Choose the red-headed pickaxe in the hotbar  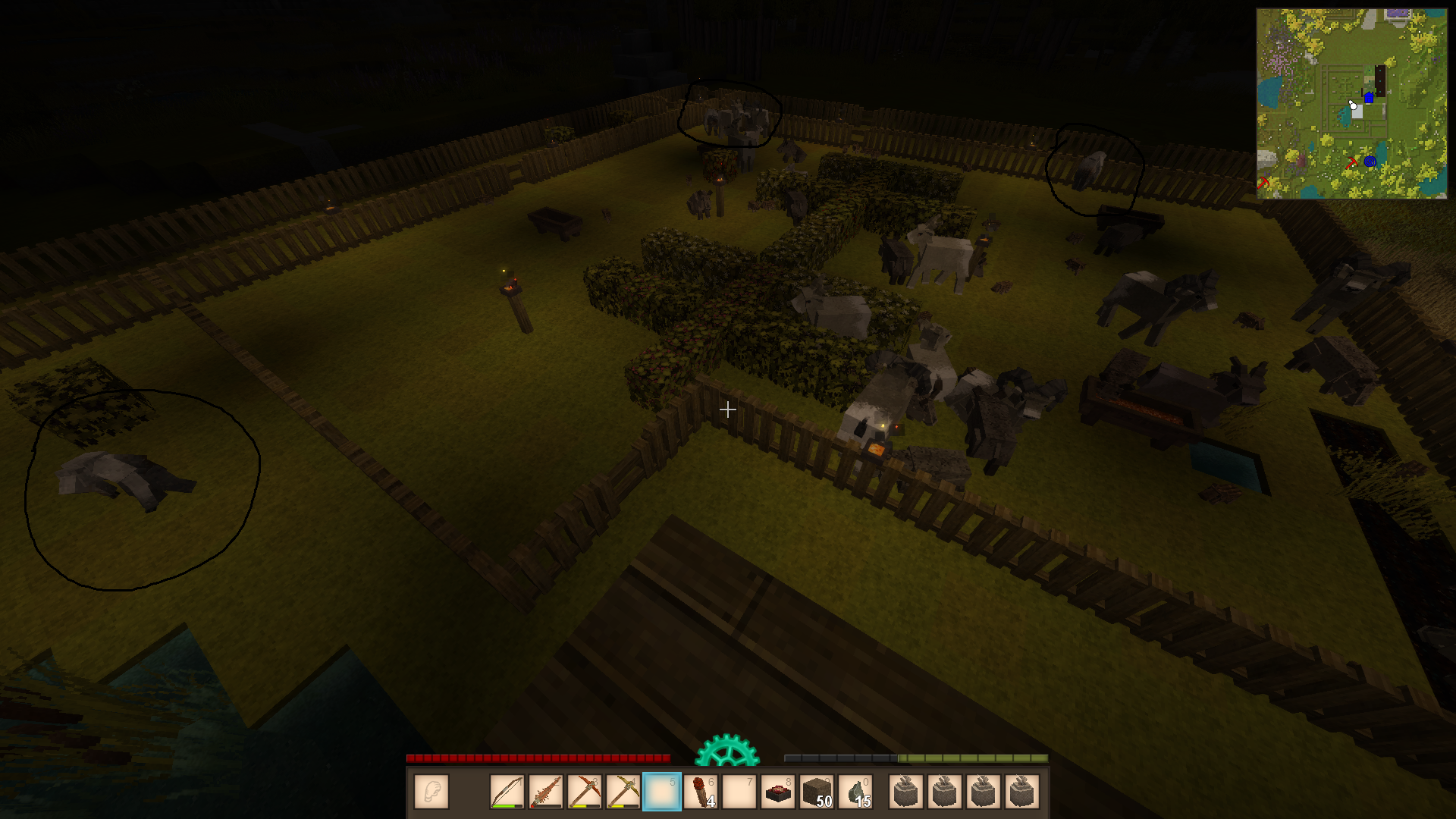click(x=585, y=792)
